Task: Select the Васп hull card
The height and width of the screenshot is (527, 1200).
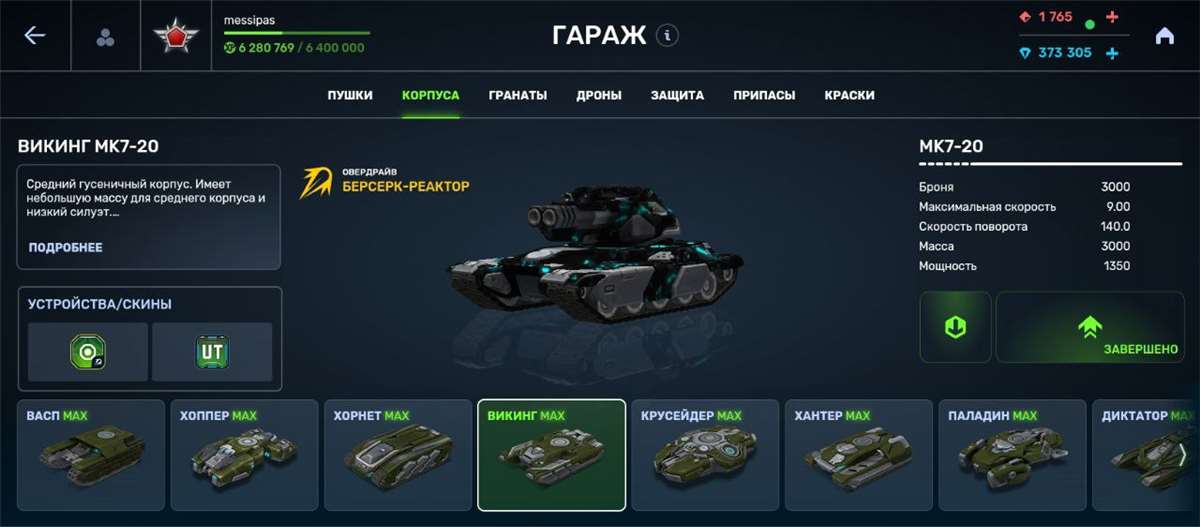Action: [x=91, y=455]
